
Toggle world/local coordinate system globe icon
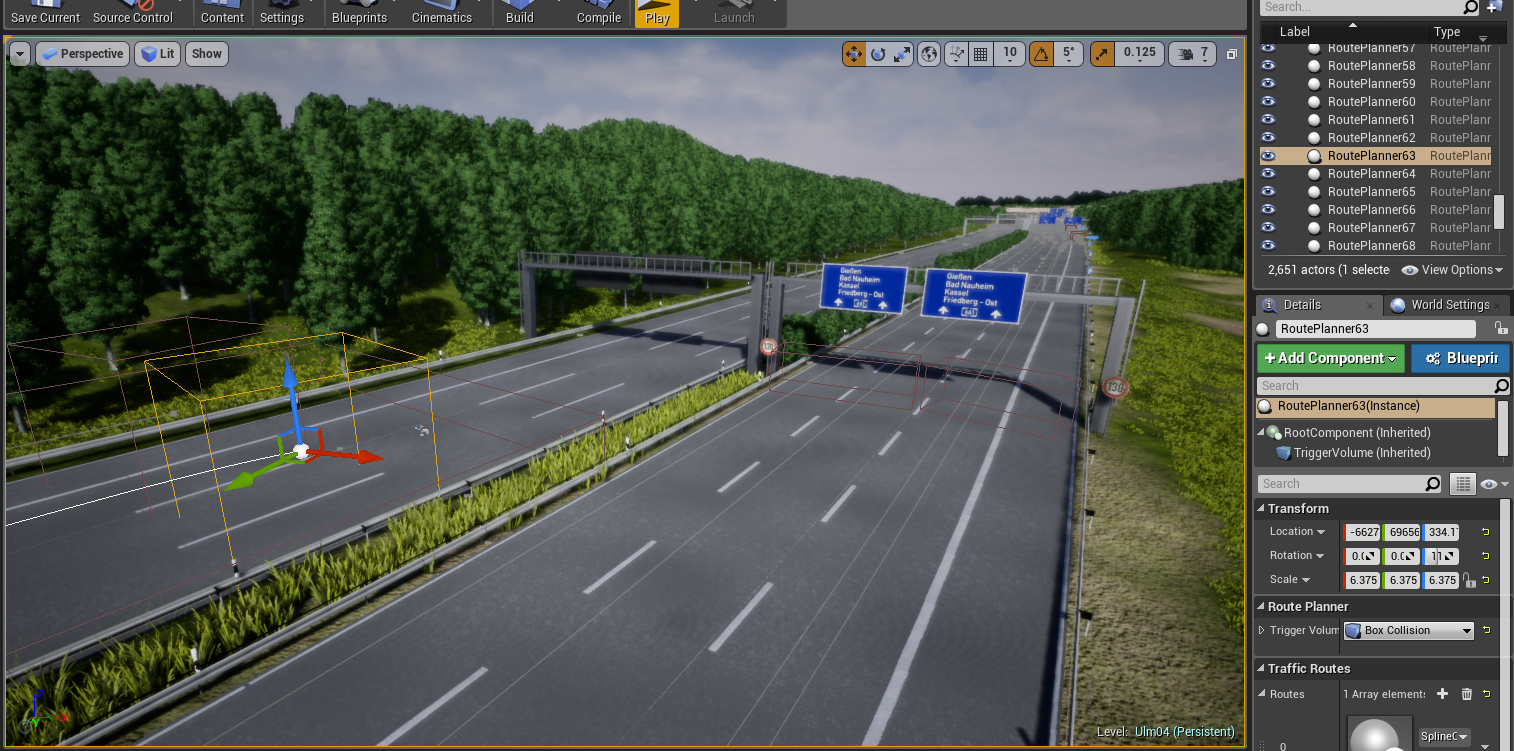(928, 53)
